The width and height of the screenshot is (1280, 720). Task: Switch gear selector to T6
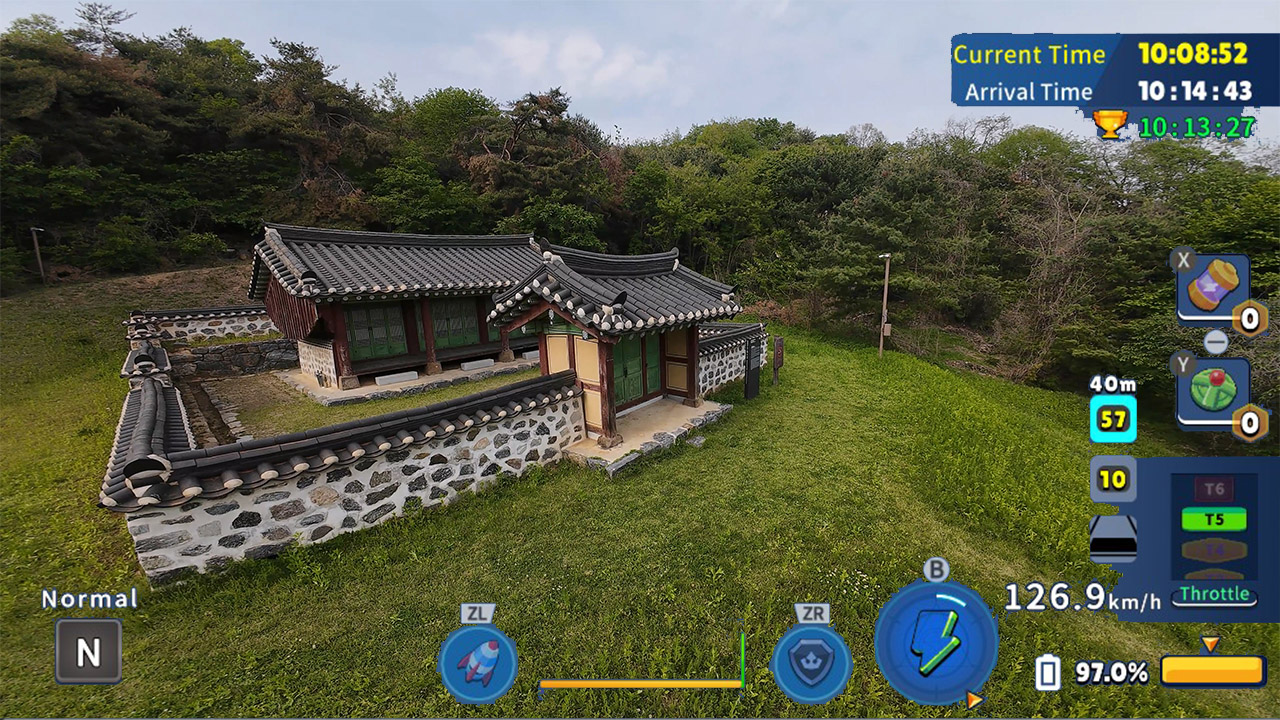coord(1213,486)
